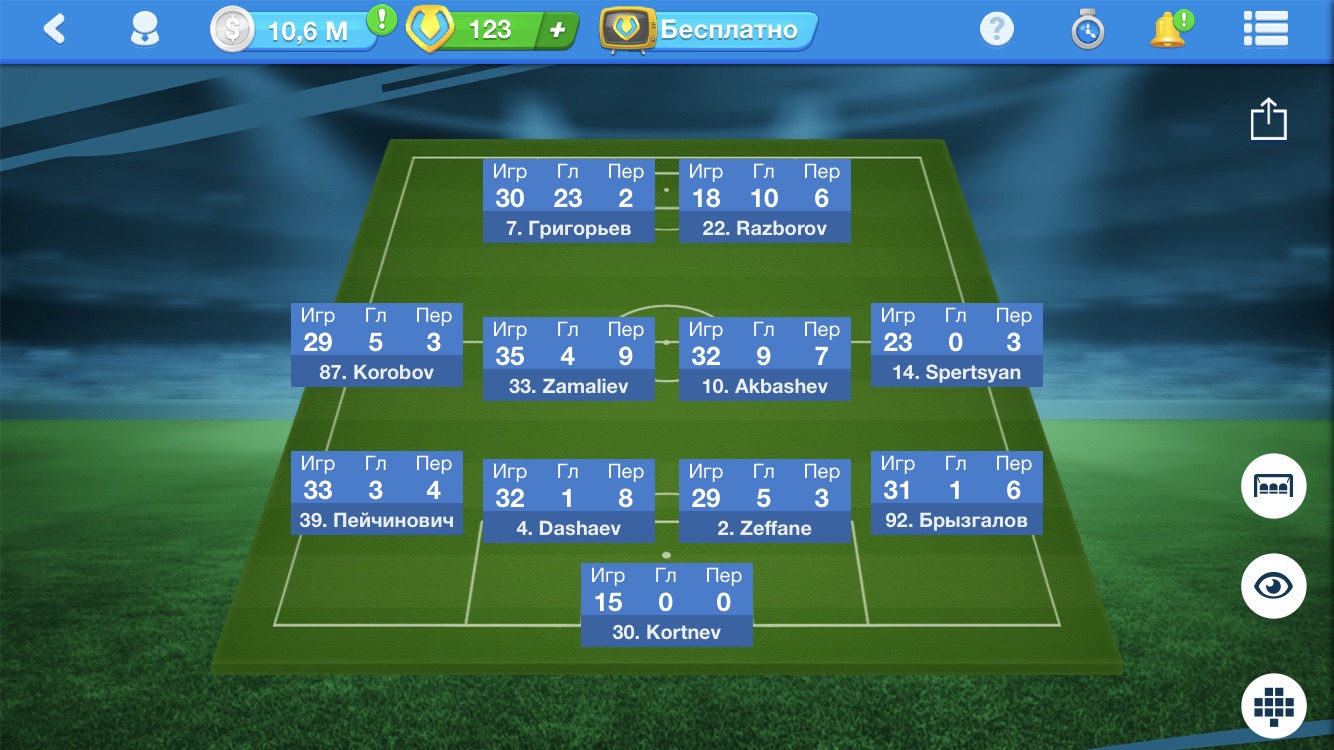Viewport: 1334px width, 750px height.
Task: Open the Бесплатно free video offer
Action: tap(710, 30)
